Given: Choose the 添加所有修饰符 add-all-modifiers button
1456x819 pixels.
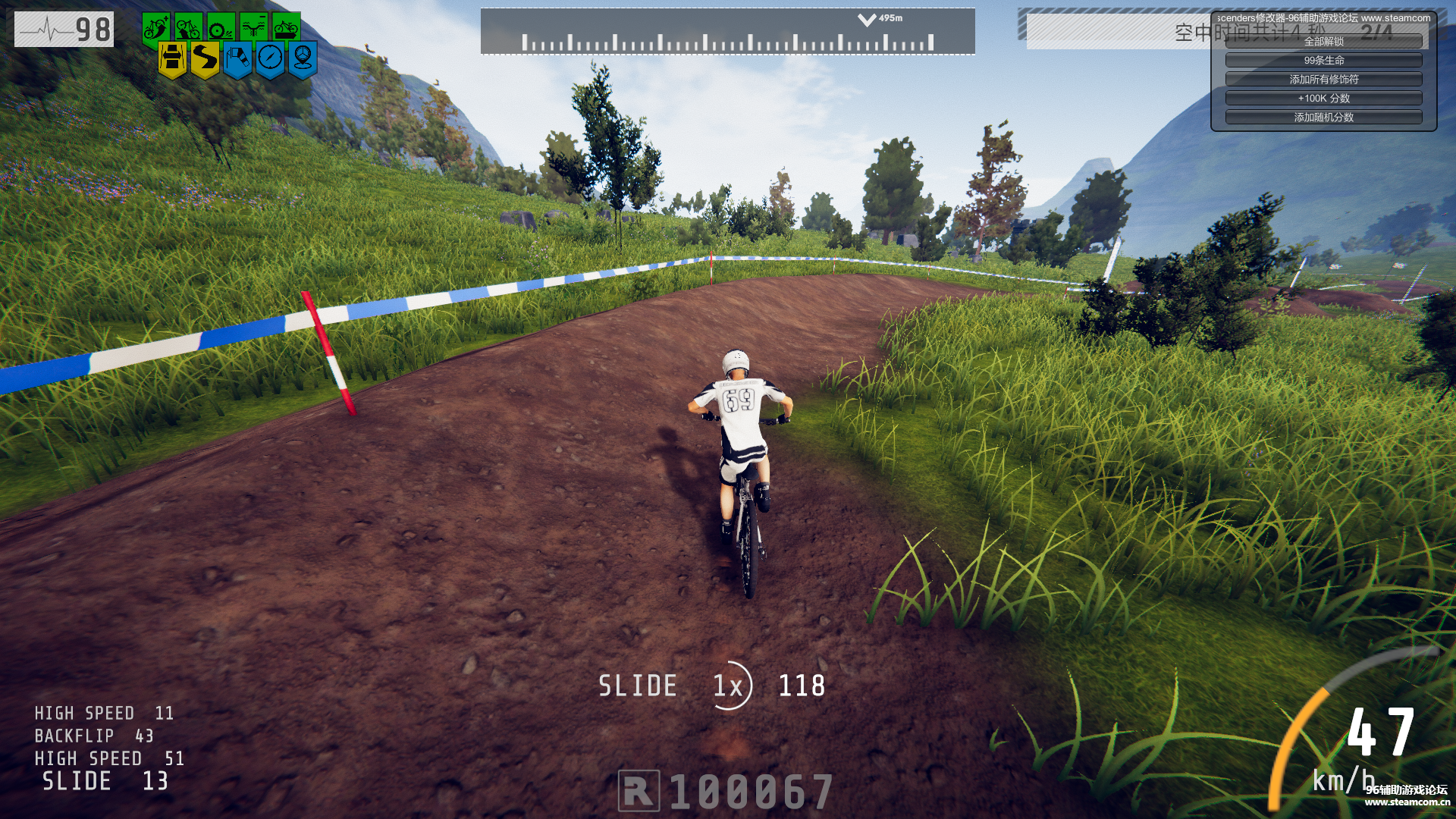Looking at the screenshot, I should tap(1323, 80).
